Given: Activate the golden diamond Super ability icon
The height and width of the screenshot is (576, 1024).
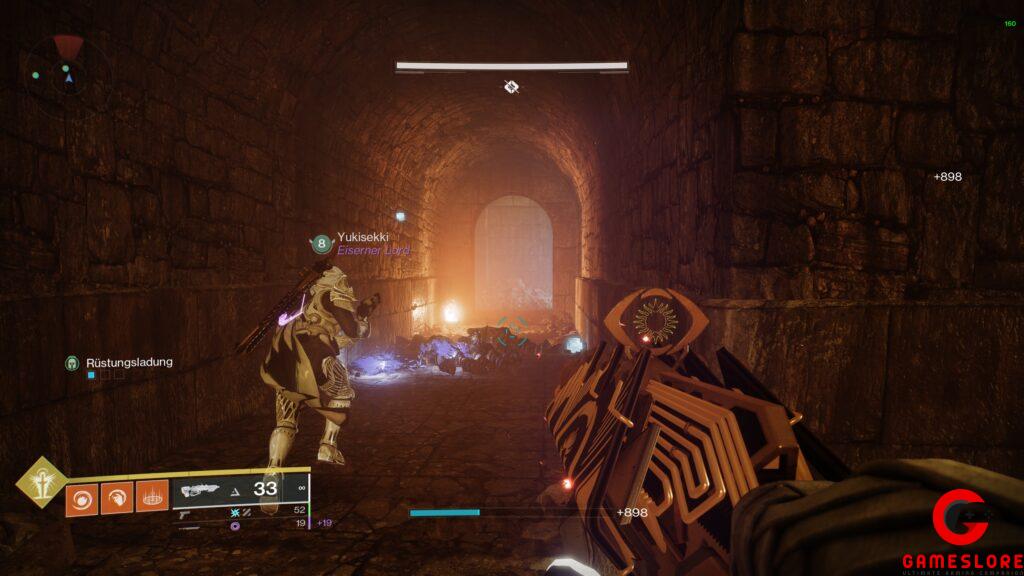Looking at the screenshot, I should point(41,484).
